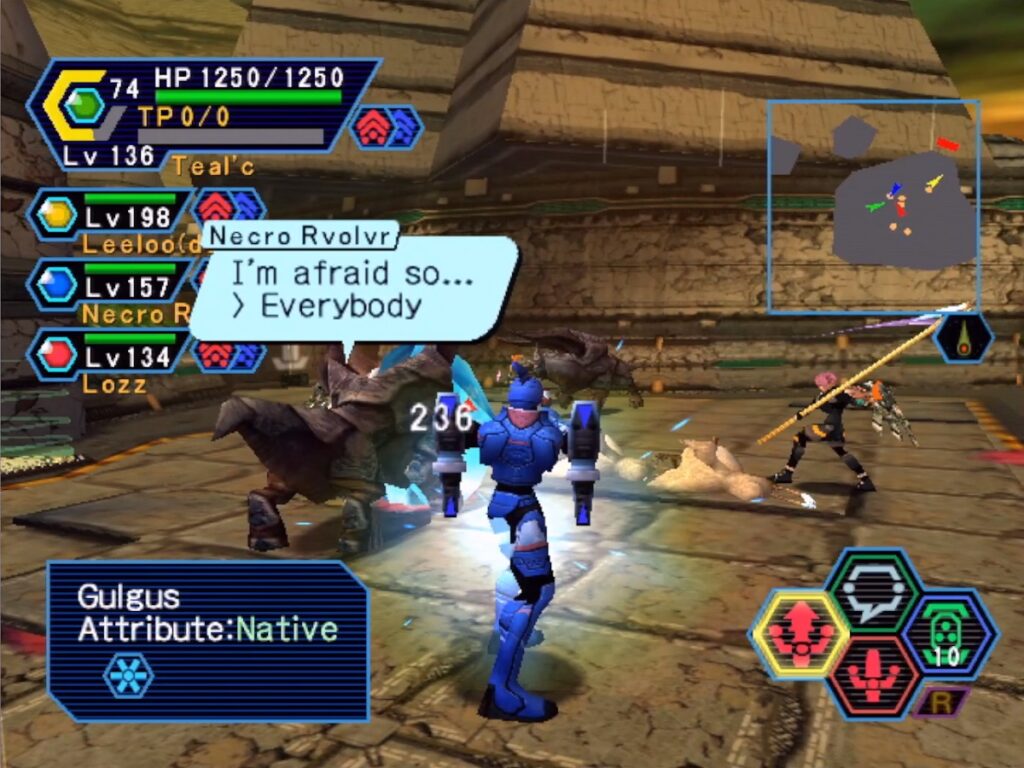Select party member Leeloo's Lv198 entry
Viewport: 1024px width, 768px height.
pos(110,215)
